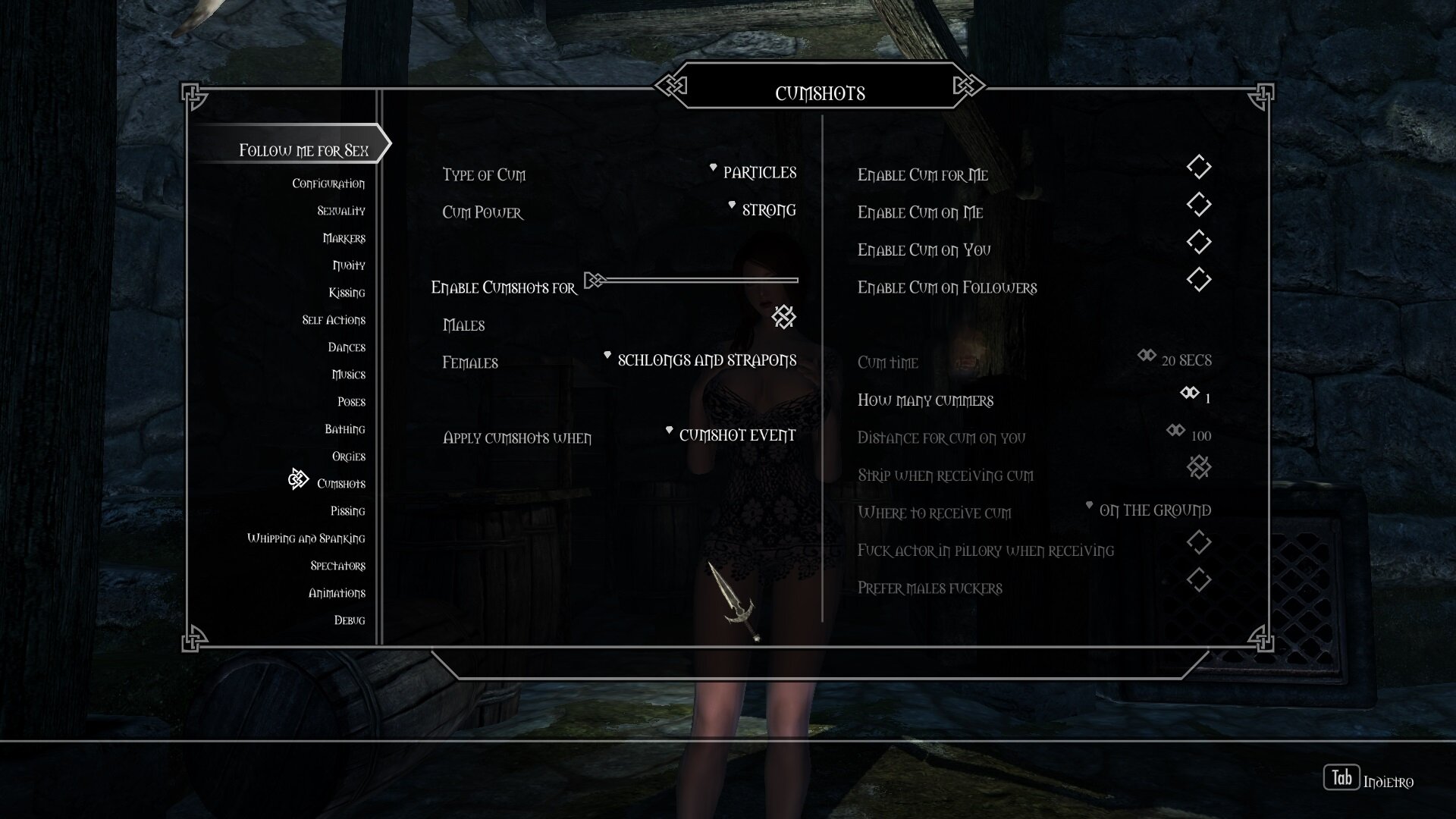Open the Females option dropdown
Screen dimensions: 1456x819
click(x=706, y=361)
